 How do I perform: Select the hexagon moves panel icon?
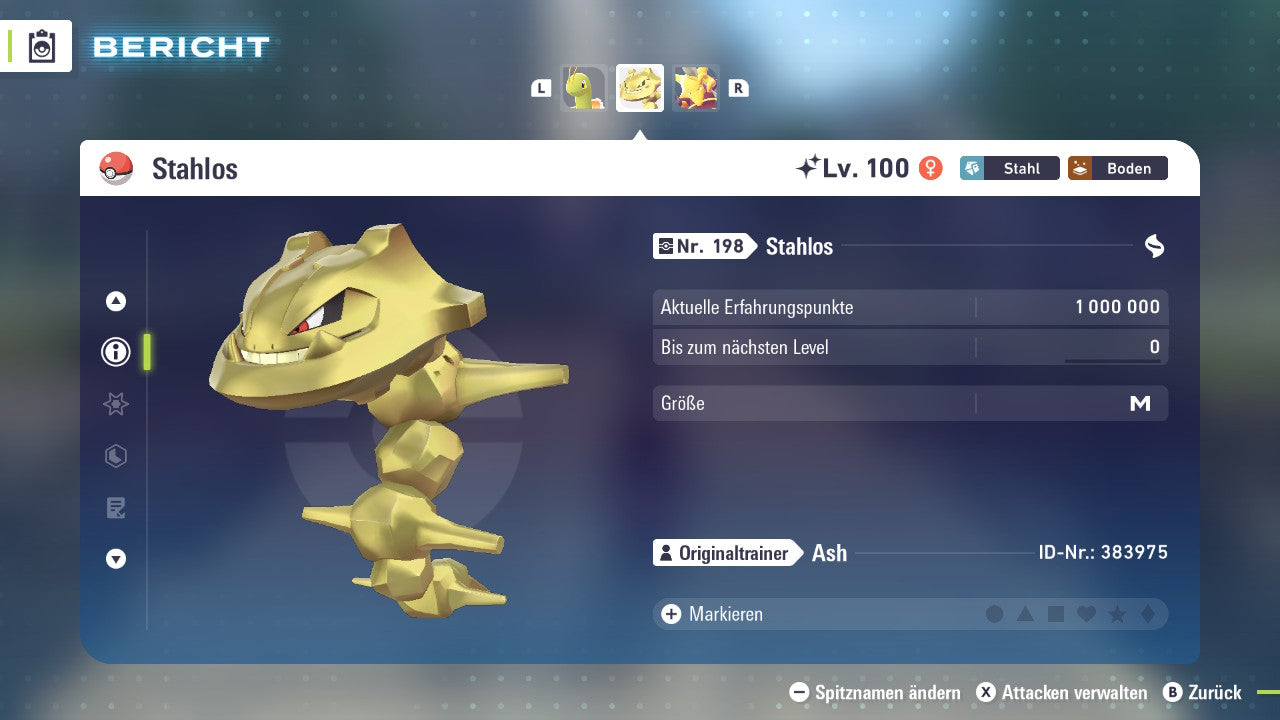pos(115,456)
